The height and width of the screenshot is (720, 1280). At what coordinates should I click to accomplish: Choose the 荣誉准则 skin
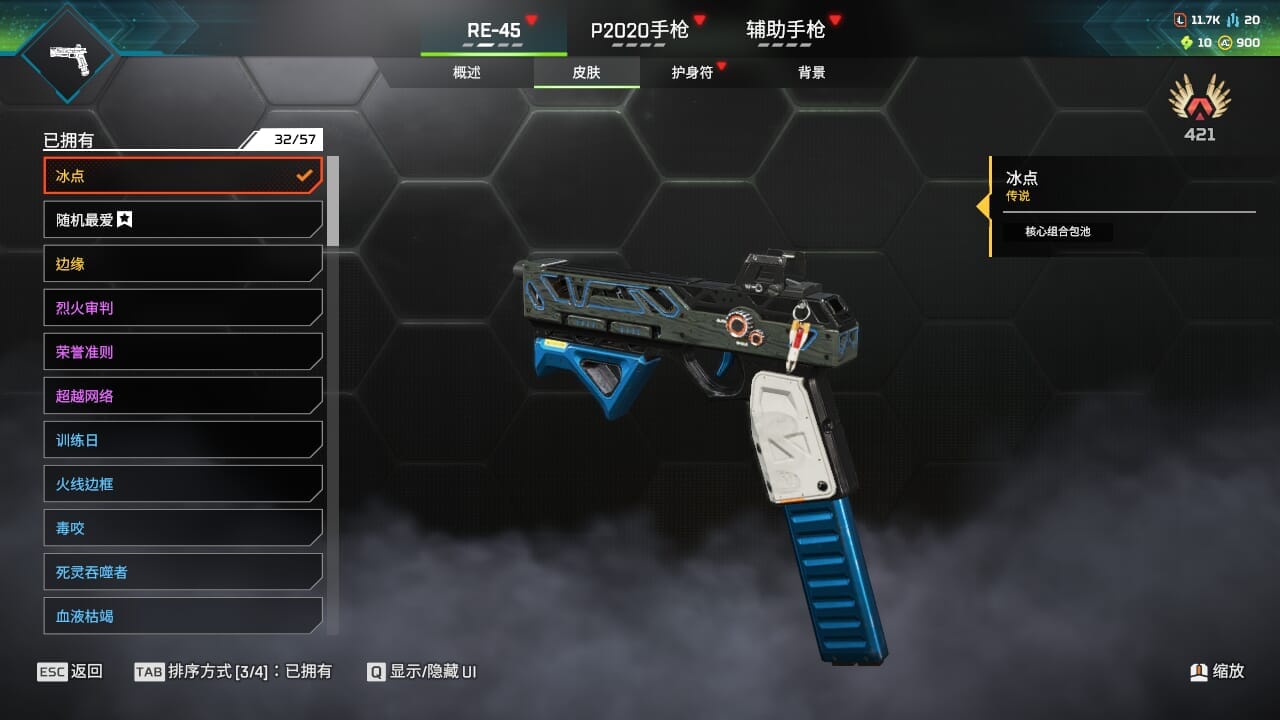coord(183,352)
